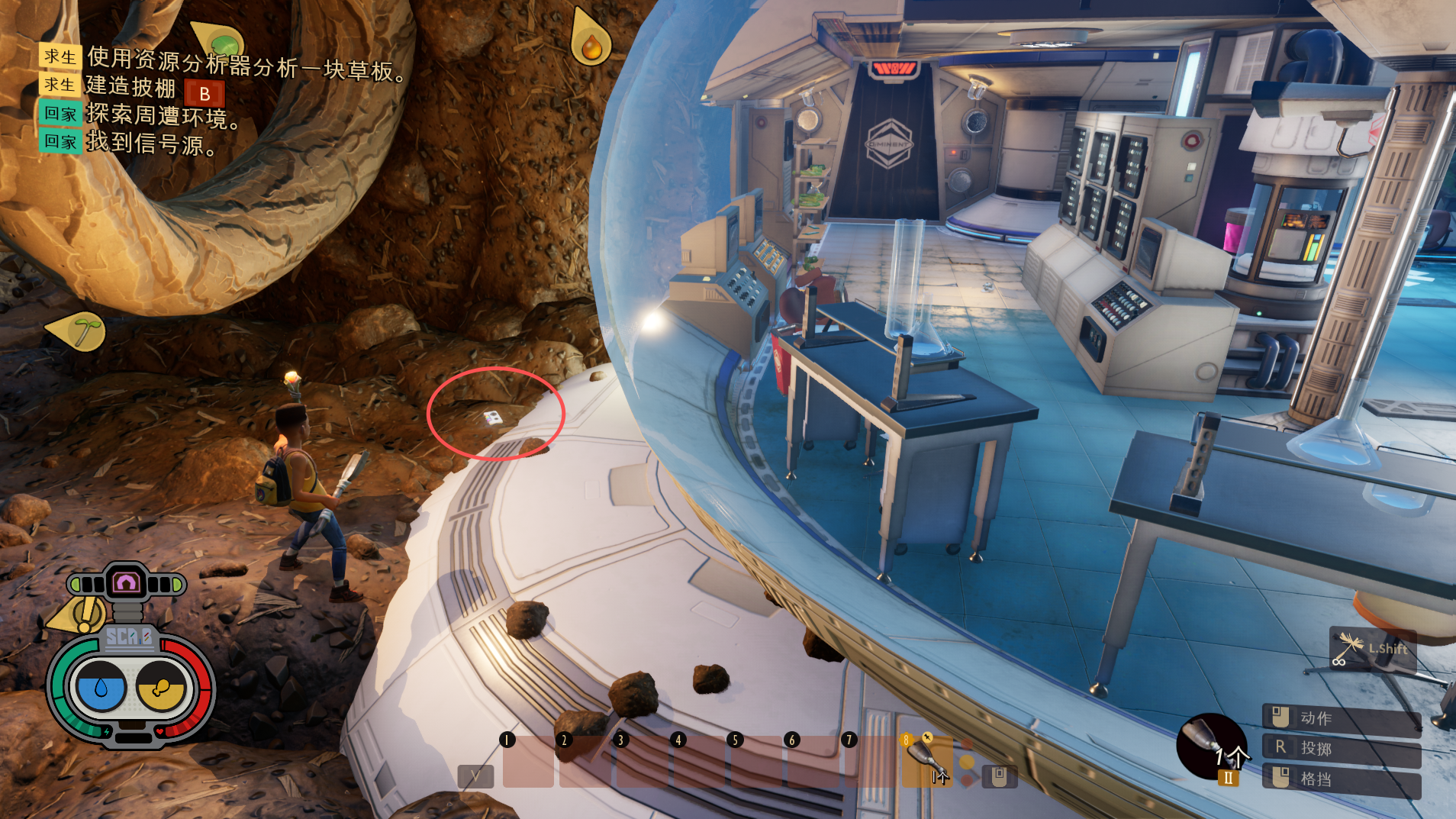The height and width of the screenshot is (819, 1456).
Task: Click the pink home icon on SCA.B
Action: click(x=126, y=584)
